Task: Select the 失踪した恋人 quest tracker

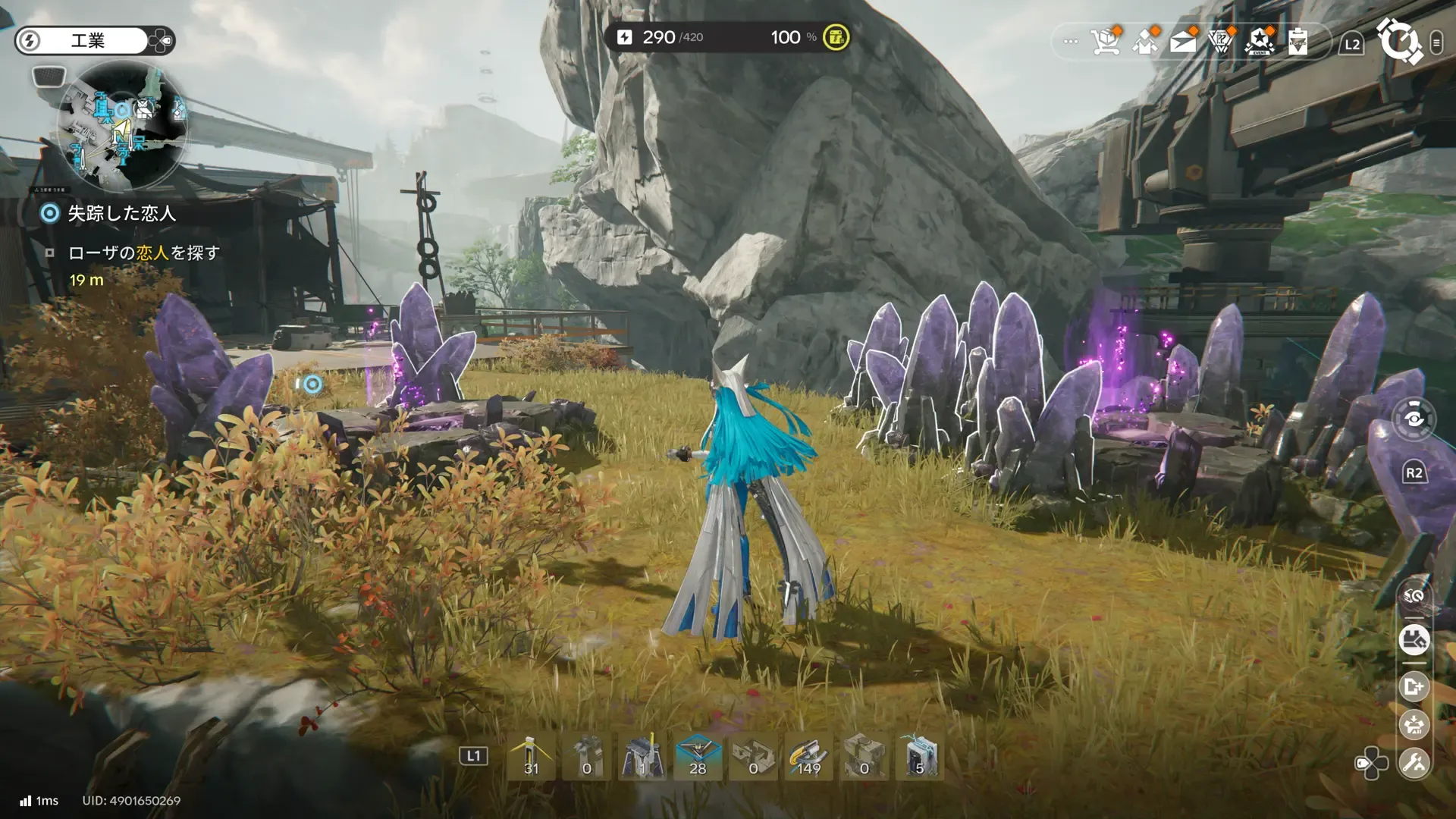Action: [x=121, y=214]
